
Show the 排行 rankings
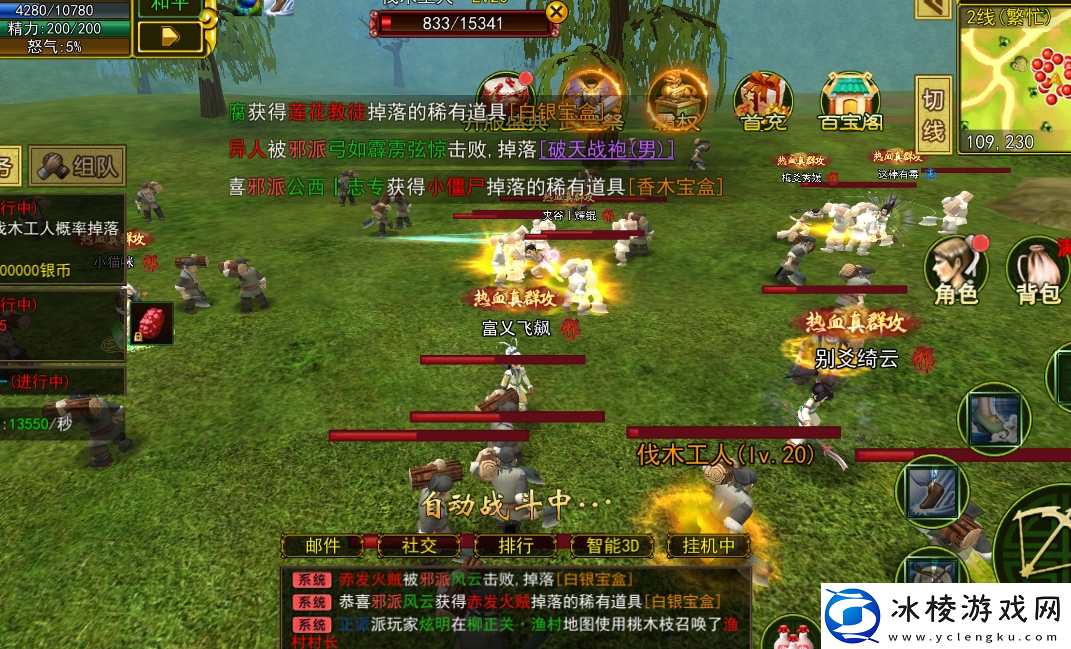tap(515, 546)
